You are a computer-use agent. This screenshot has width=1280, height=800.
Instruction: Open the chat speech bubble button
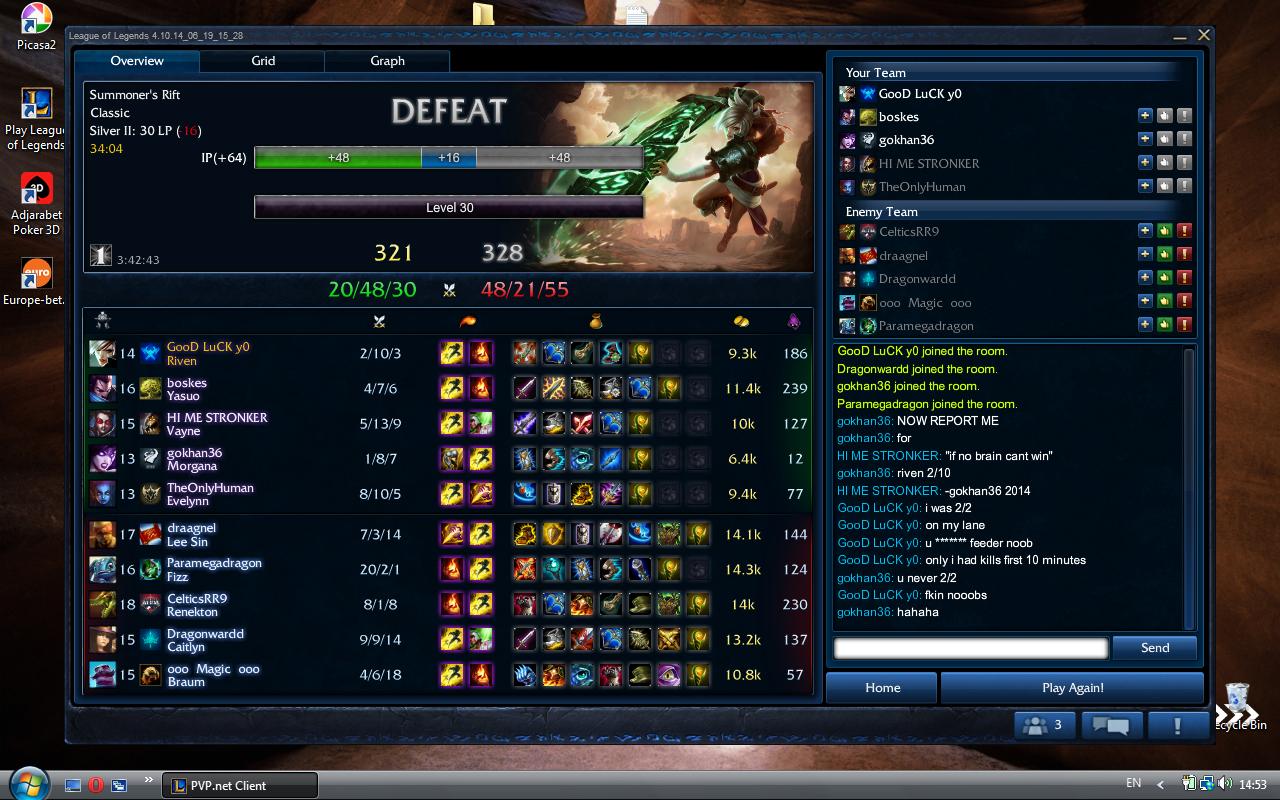point(1111,725)
